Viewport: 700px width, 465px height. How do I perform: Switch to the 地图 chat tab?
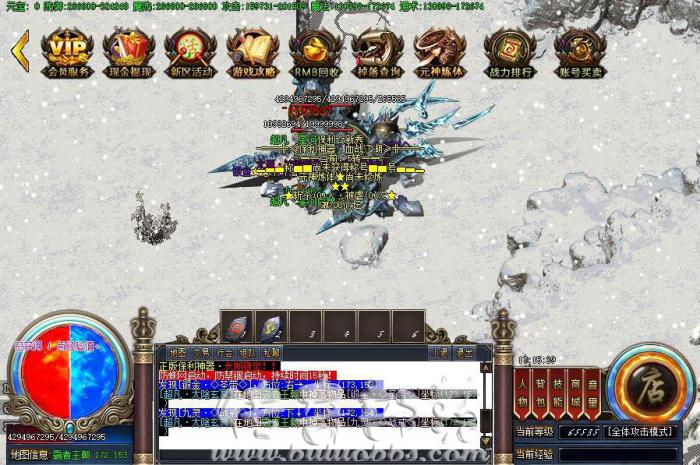[x=177, y=352]
